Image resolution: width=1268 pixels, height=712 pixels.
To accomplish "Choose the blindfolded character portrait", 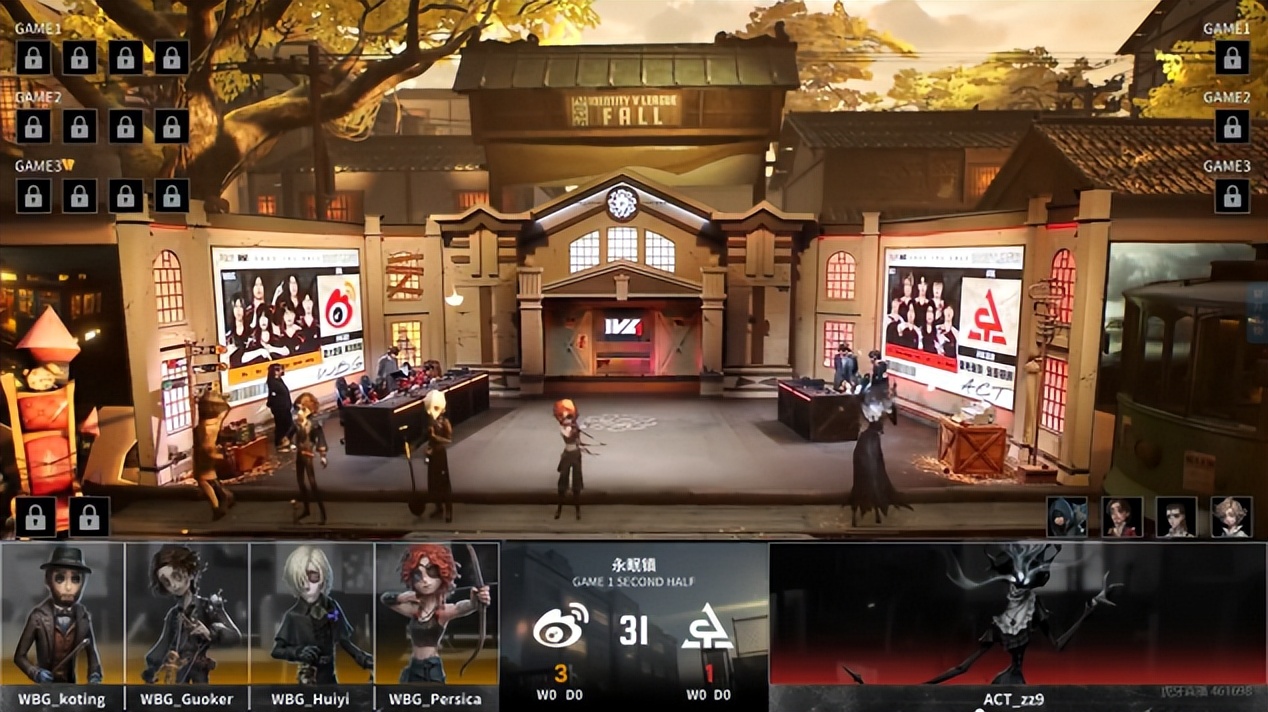I will coord(1176,517).
